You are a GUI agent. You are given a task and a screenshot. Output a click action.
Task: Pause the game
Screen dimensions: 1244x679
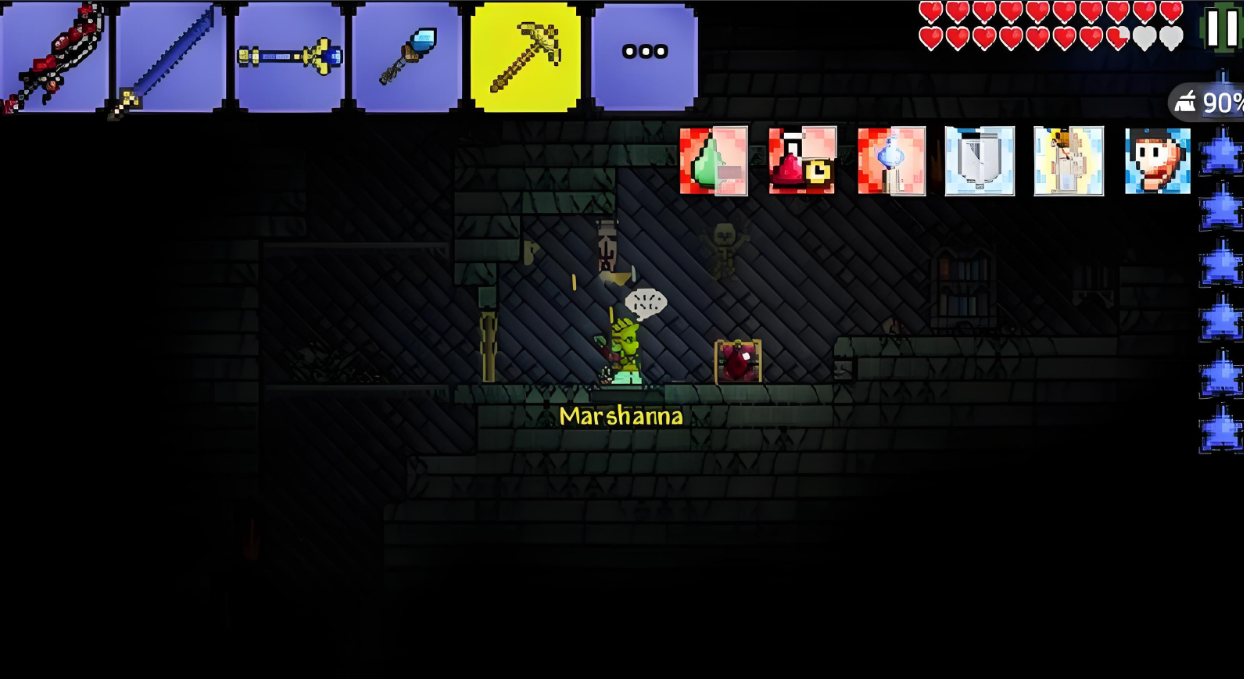pyautogui.click(x=1222, y=28)
